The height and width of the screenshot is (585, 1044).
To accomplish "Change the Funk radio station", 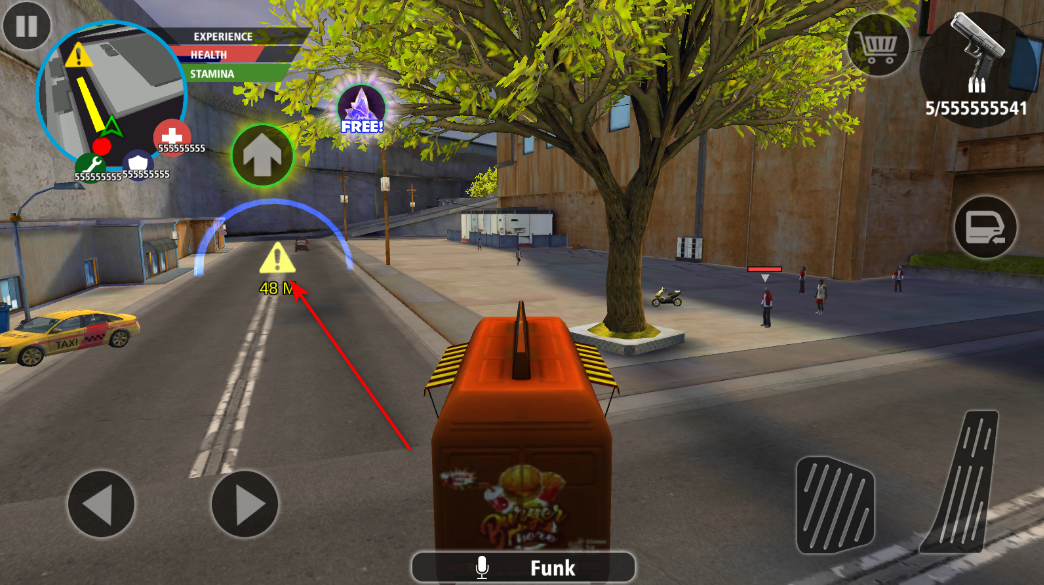I will (x=523, y=568).
